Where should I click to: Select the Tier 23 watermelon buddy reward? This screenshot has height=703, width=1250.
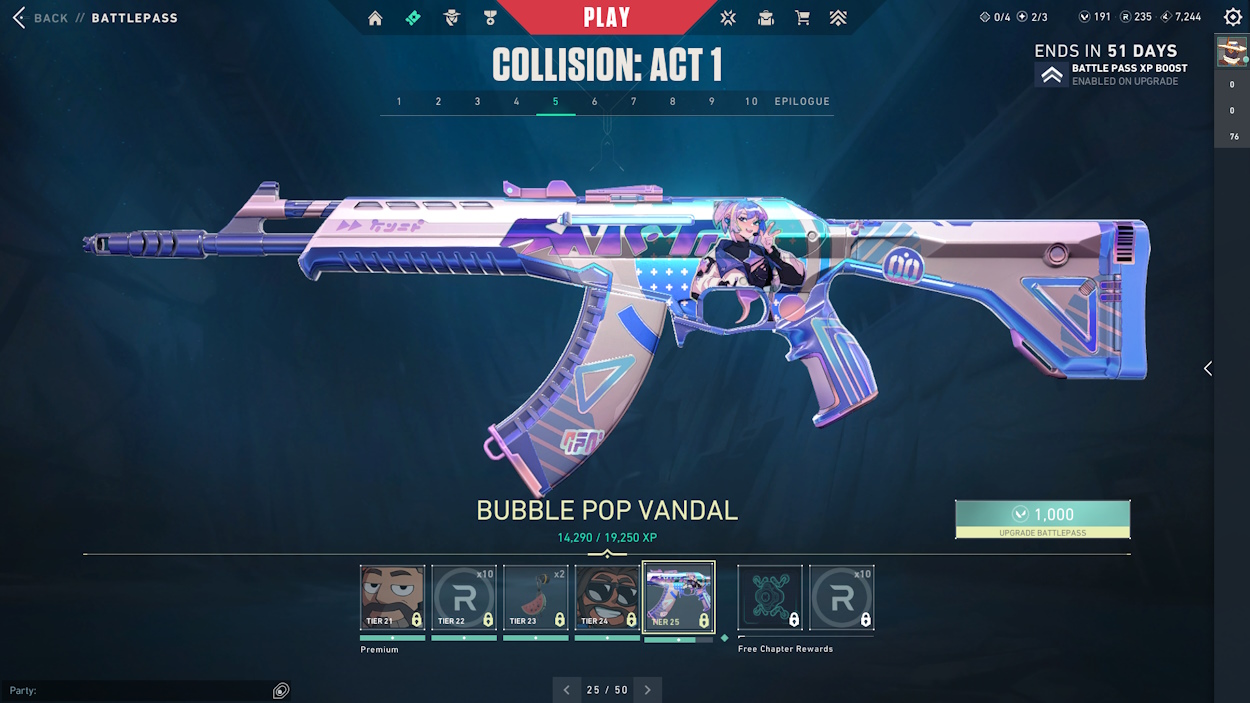(536, 597)
